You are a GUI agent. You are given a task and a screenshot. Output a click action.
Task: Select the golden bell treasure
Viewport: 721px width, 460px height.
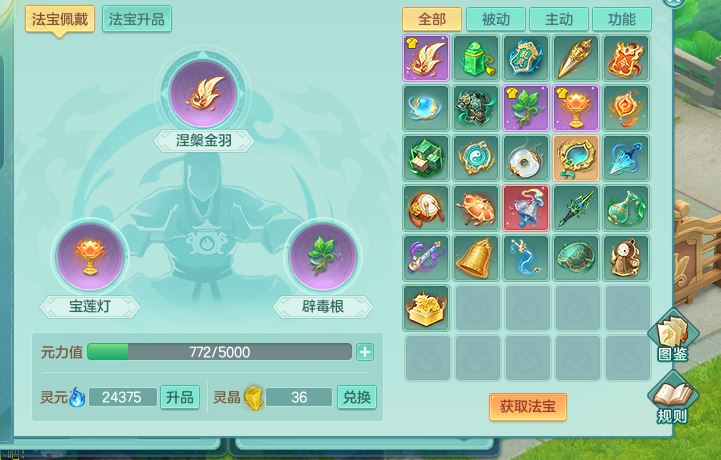tap(477, 257)
